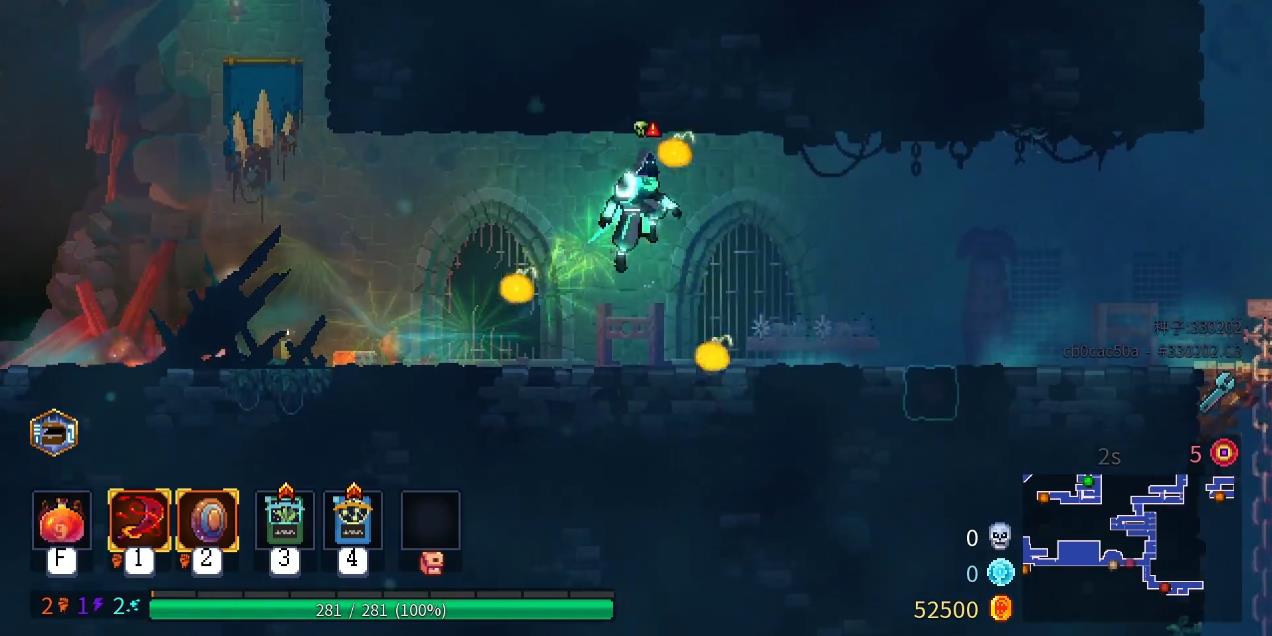Select the round shield slot
This screenshot has height=636, width=1272.
point(207,521)
